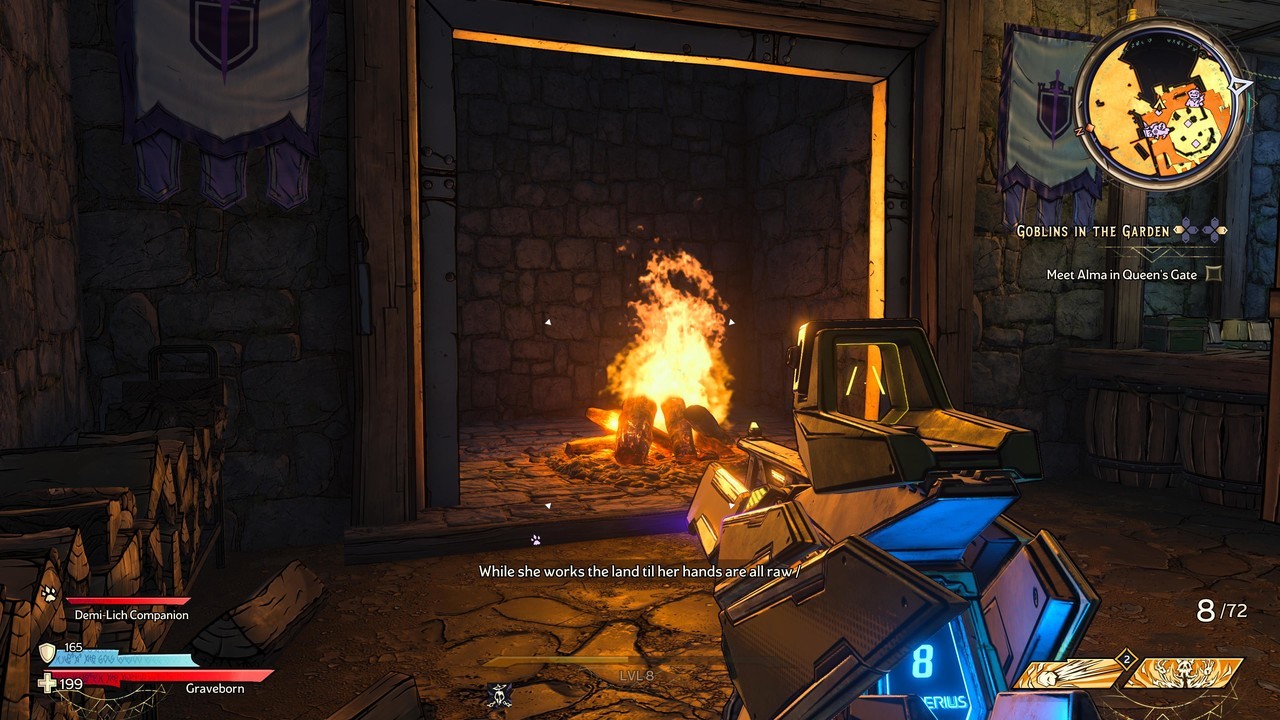This screenshot has height=720, width=1280.
Task: Tick the Meet Alma in Queen's Gate objective box
Action: pyautogui.click(x=1214, y=273)
